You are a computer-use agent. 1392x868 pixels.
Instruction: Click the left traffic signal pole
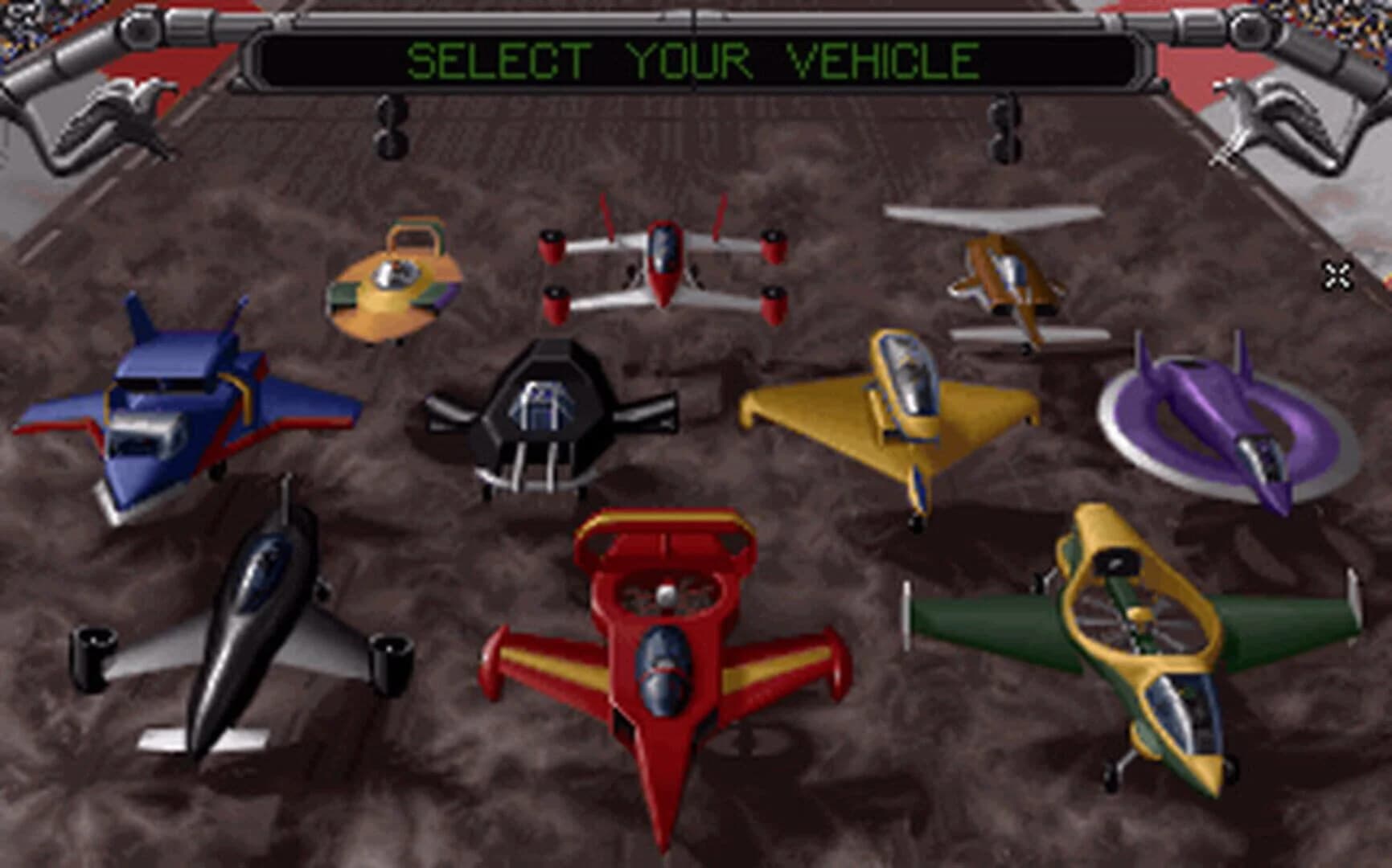(392, 129)
